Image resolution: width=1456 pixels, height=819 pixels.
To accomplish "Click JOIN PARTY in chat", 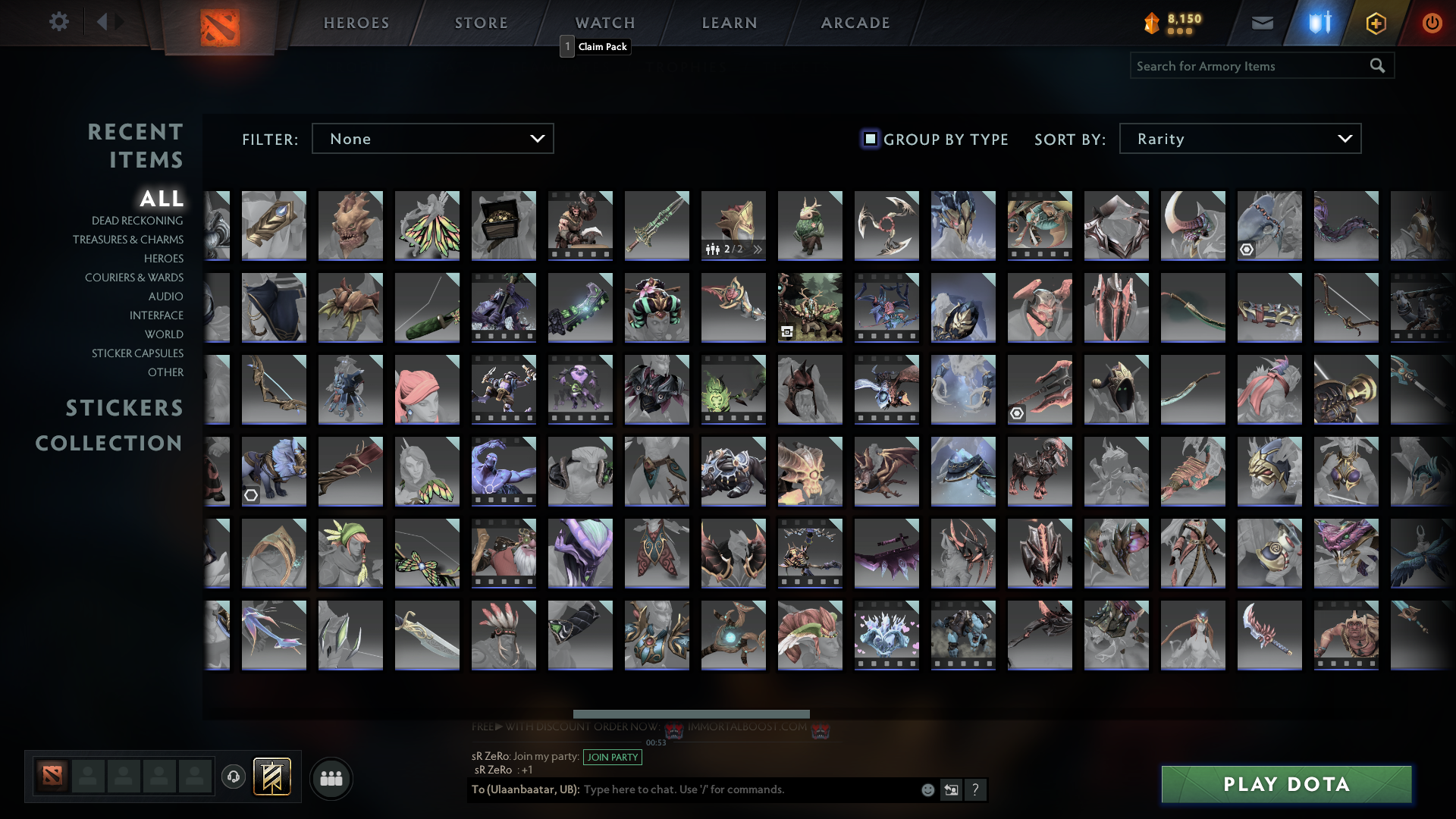I will pyautogui.click(x=612, y=757).
